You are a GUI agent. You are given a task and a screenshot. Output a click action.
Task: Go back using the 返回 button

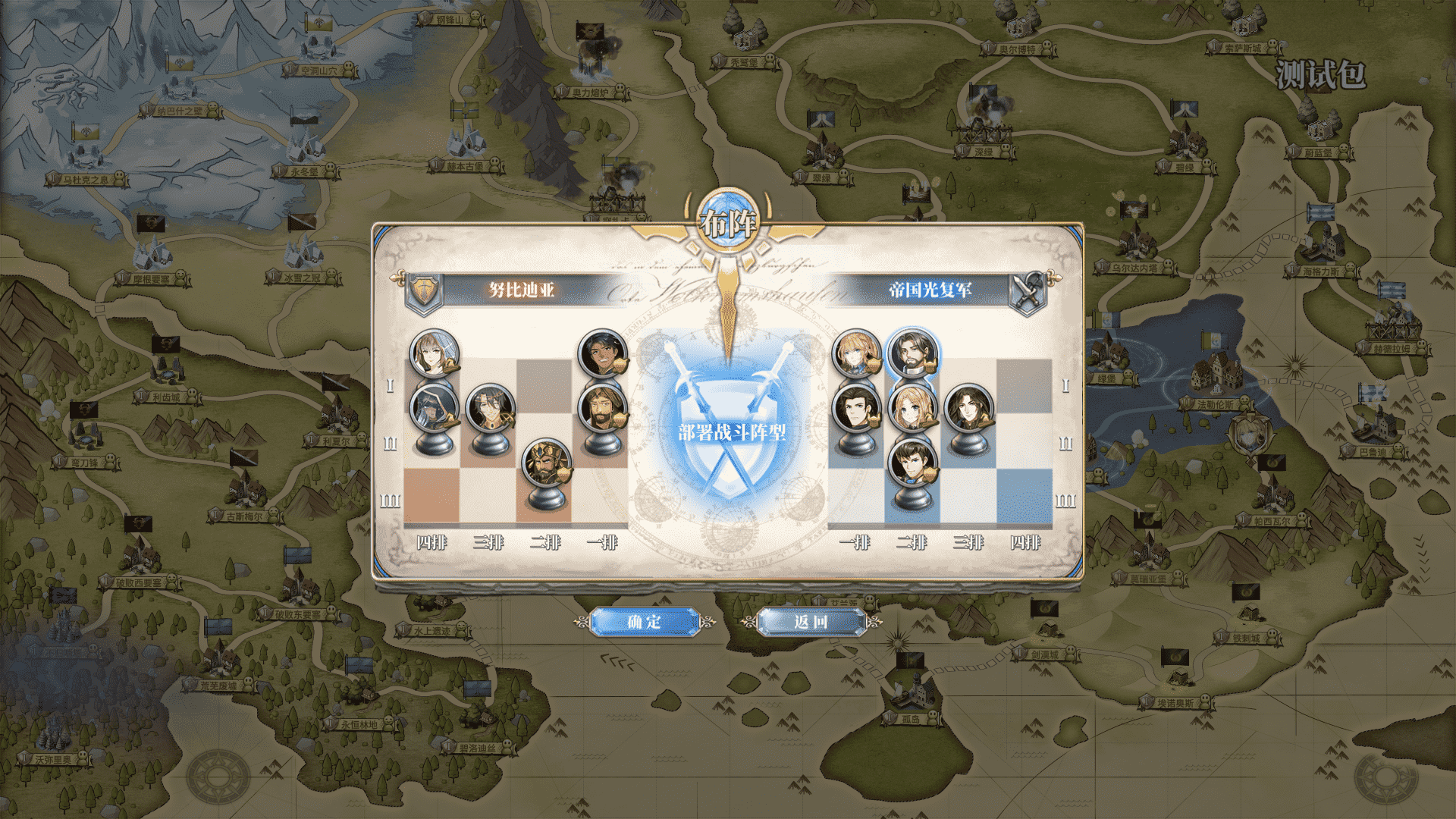[811, 622]
